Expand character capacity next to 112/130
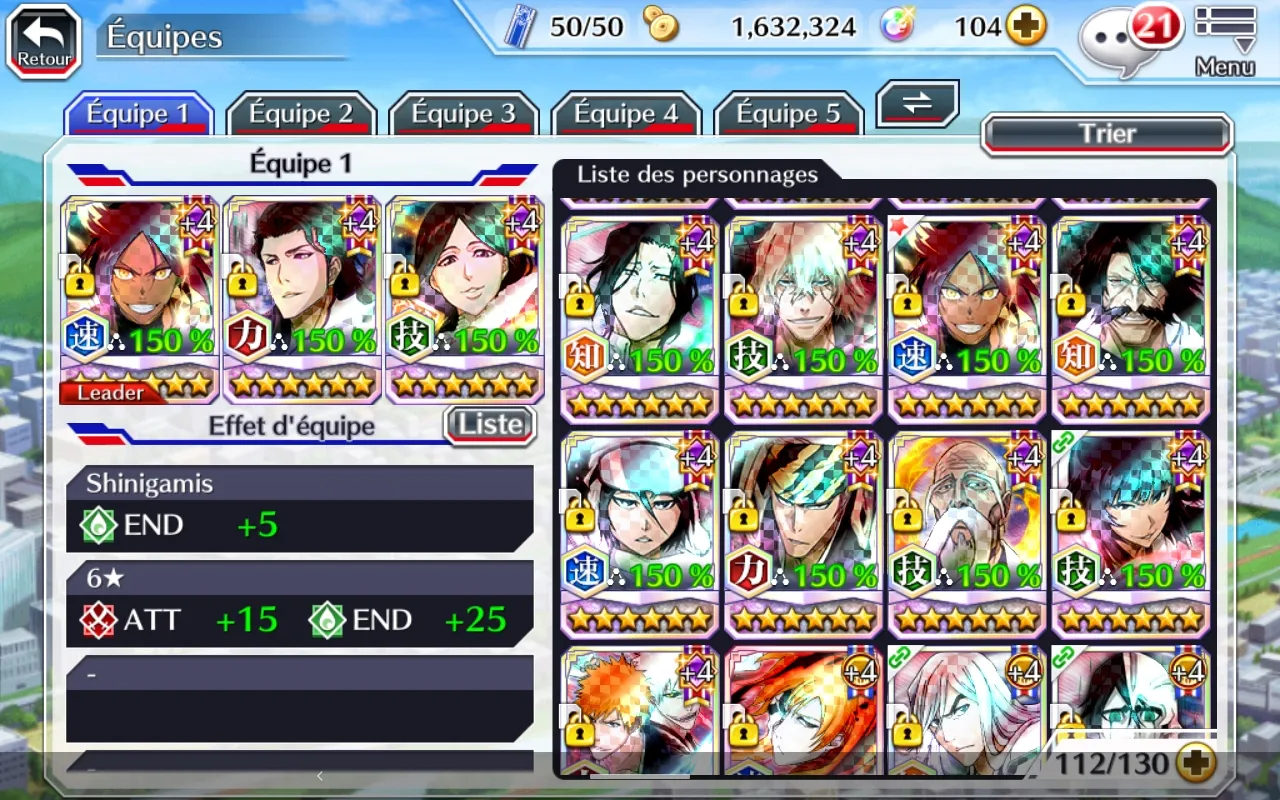 (x=1196, y=764)
